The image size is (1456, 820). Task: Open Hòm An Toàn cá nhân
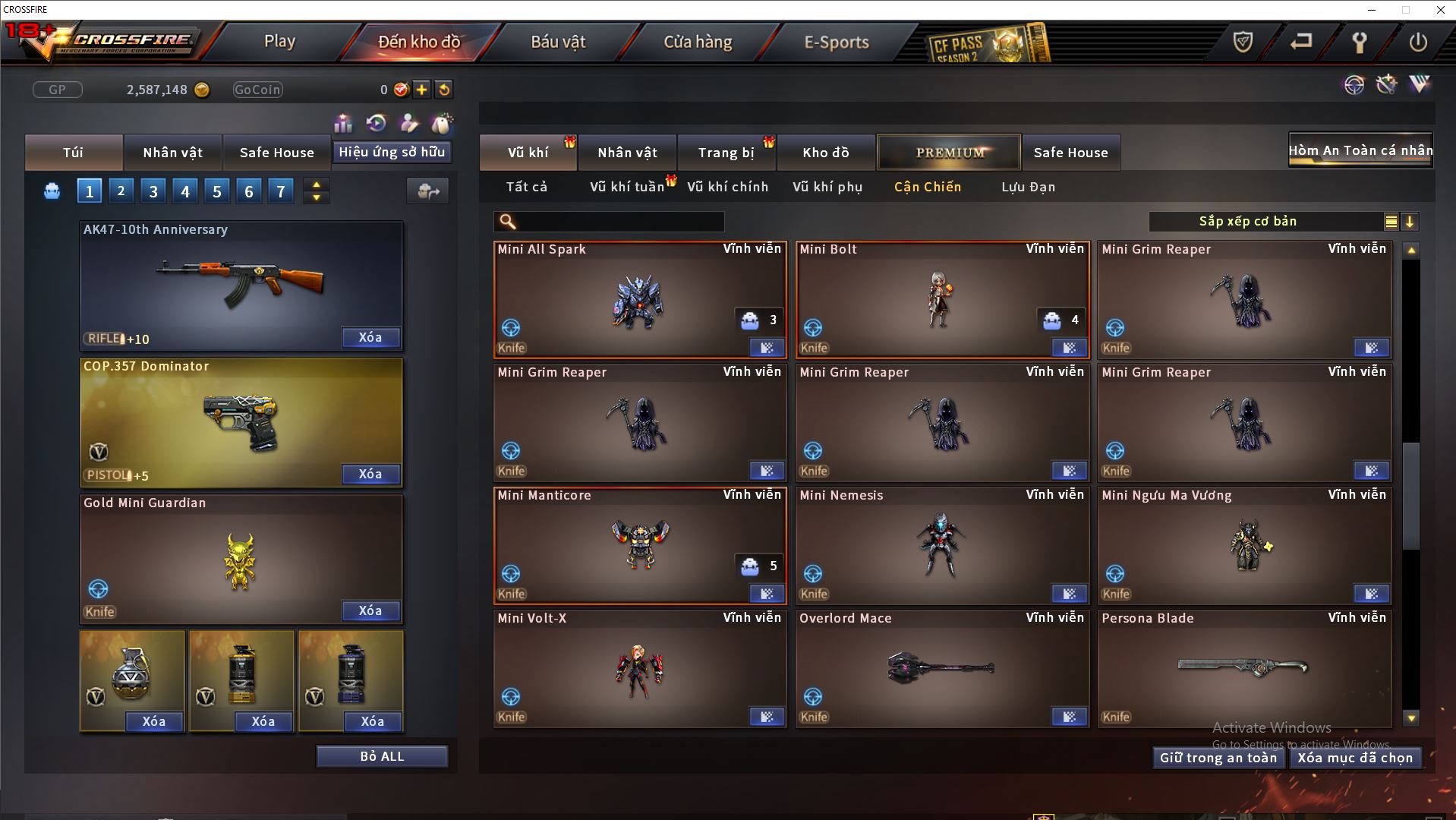click(x=1360, y=150)
